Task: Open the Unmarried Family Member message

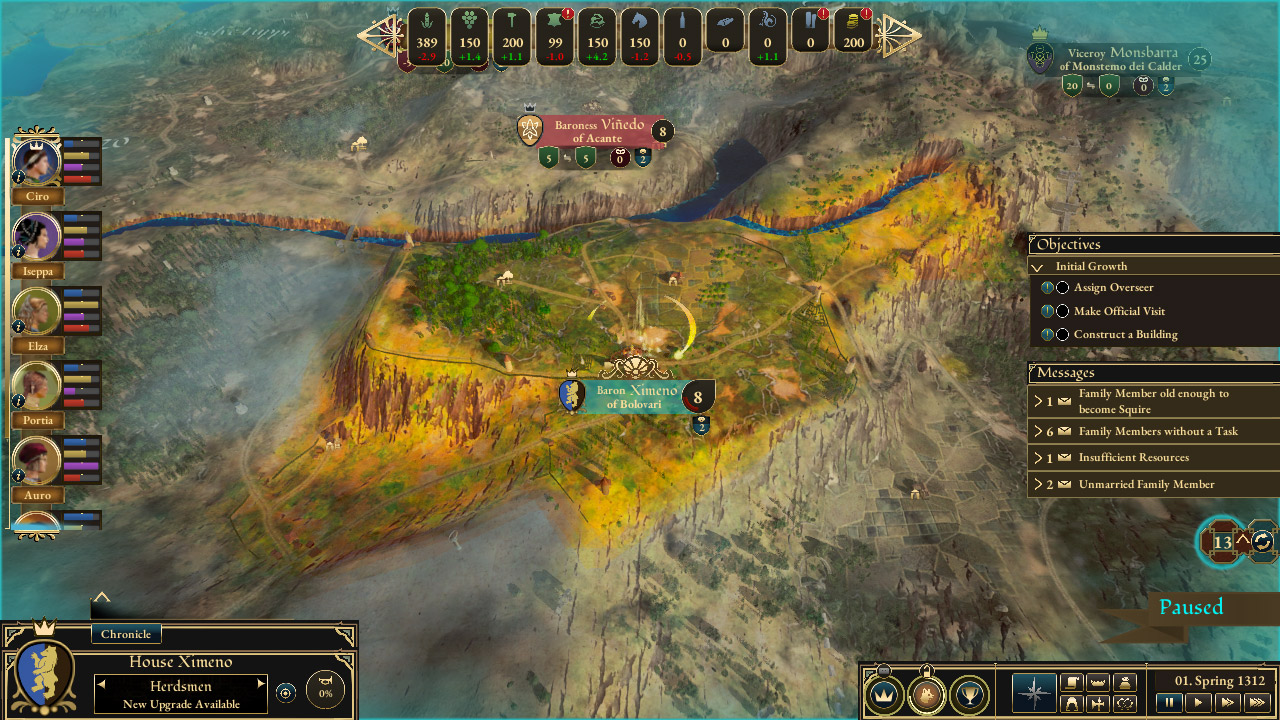Action: (1146, 485)
